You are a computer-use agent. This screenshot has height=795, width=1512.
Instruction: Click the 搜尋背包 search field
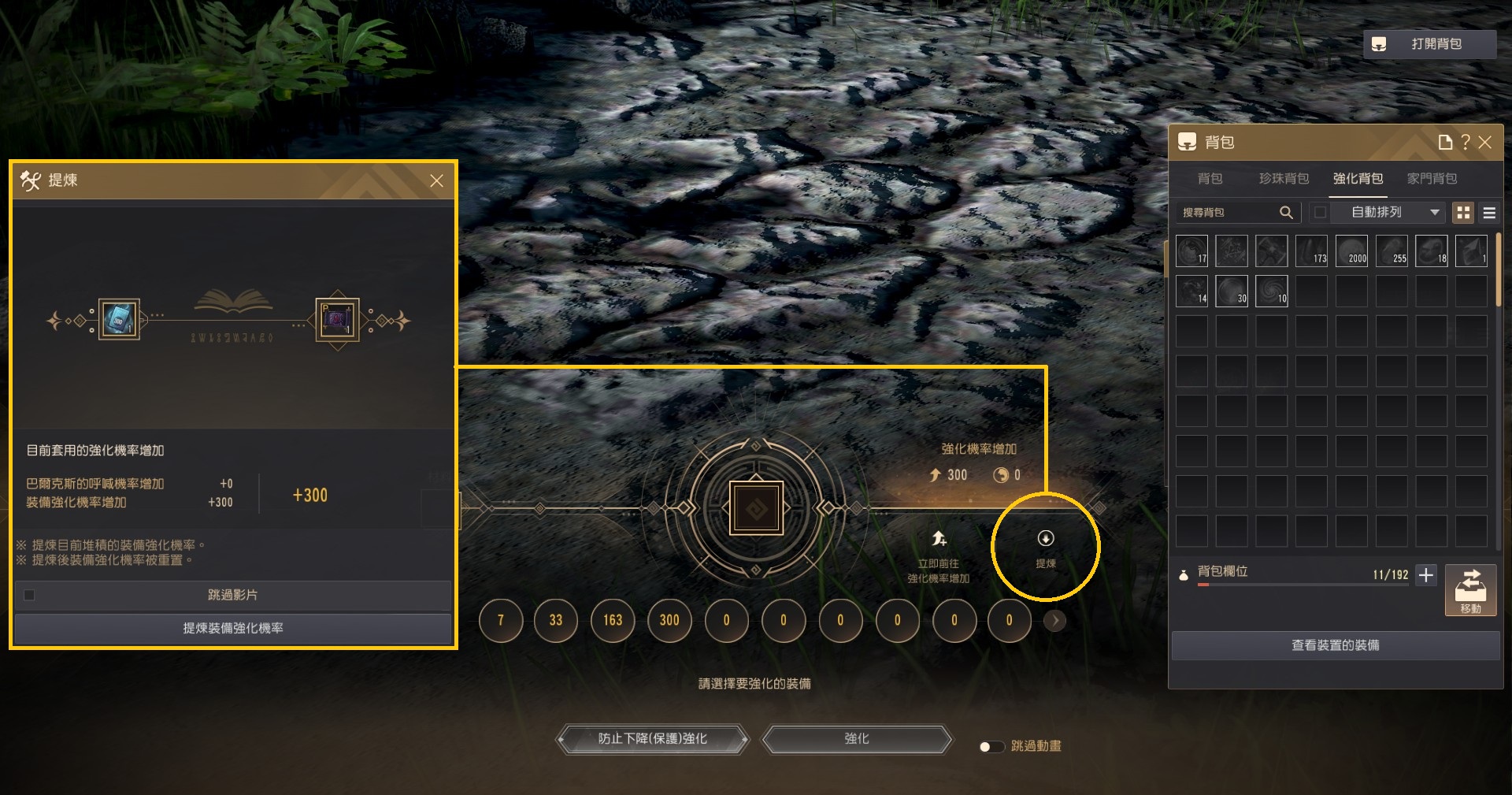[1228, 213]
